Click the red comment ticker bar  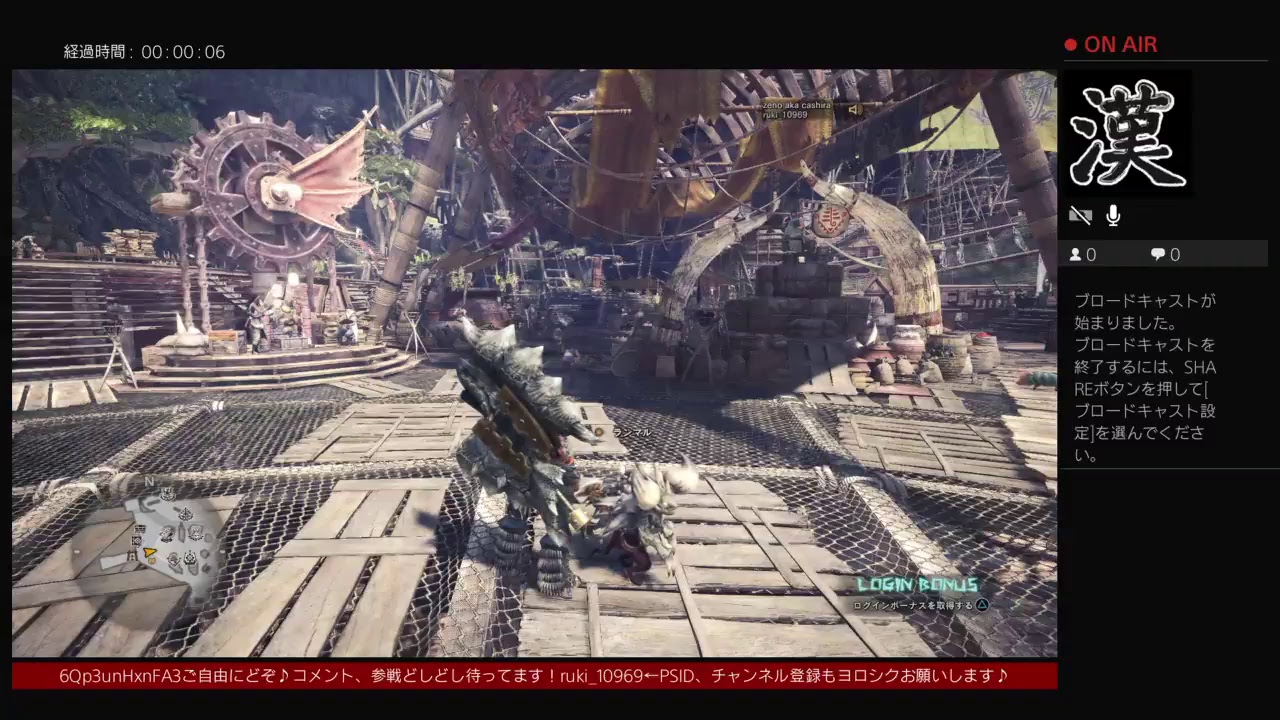click(x=530, y=675)
